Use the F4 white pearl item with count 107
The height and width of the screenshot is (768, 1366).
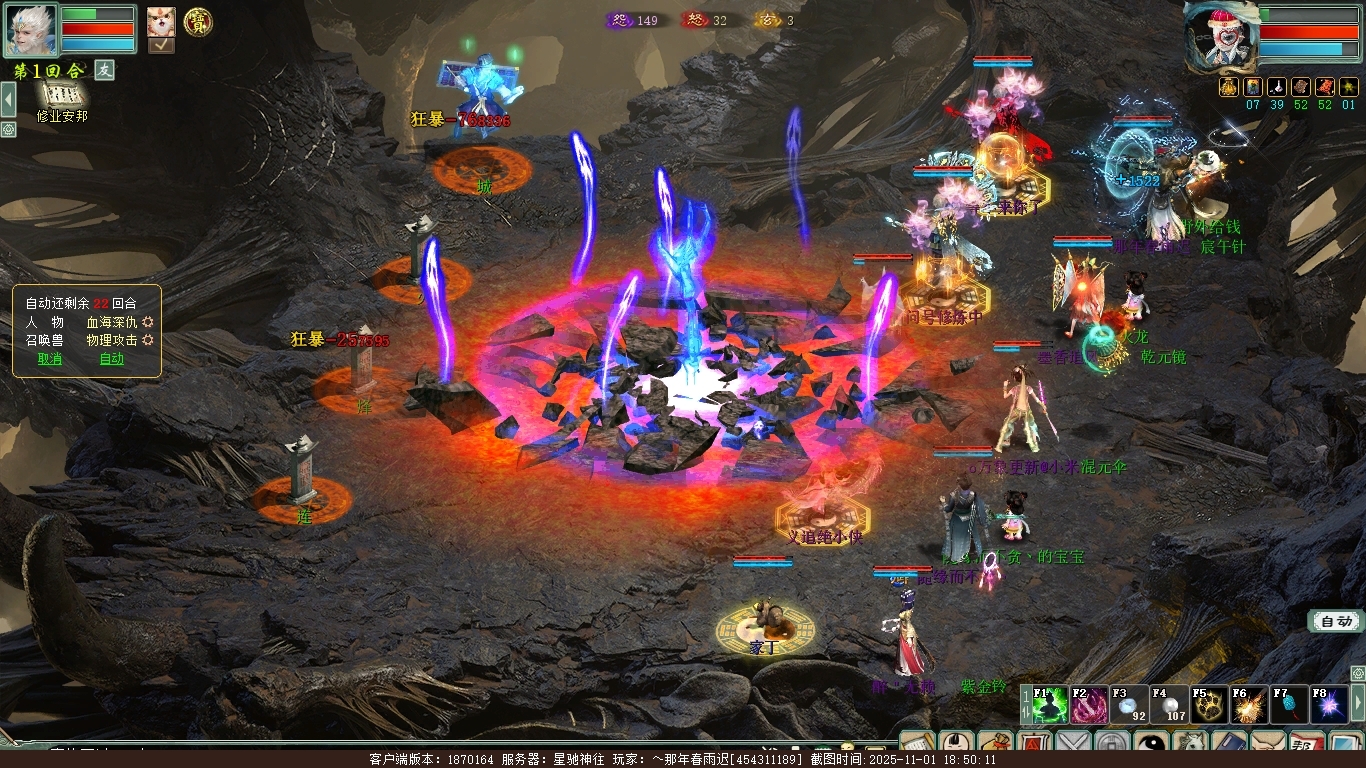pyautogui.click(x=1169, y=705)
